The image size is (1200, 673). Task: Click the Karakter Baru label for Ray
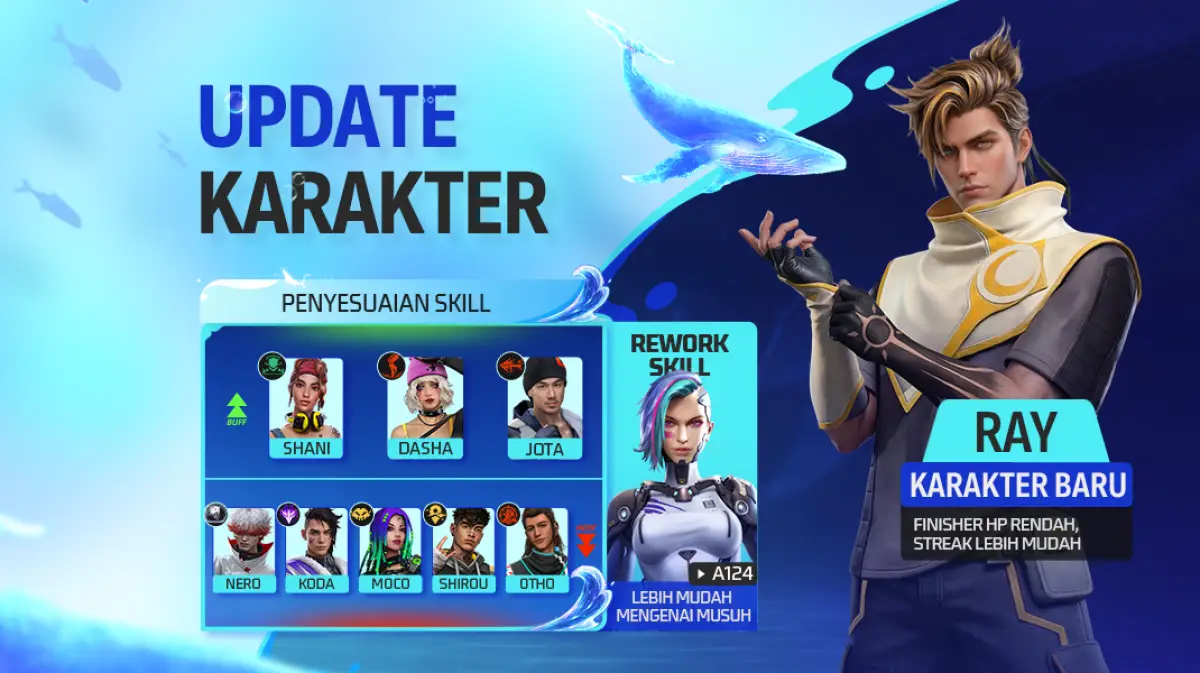click(1017, 486)
